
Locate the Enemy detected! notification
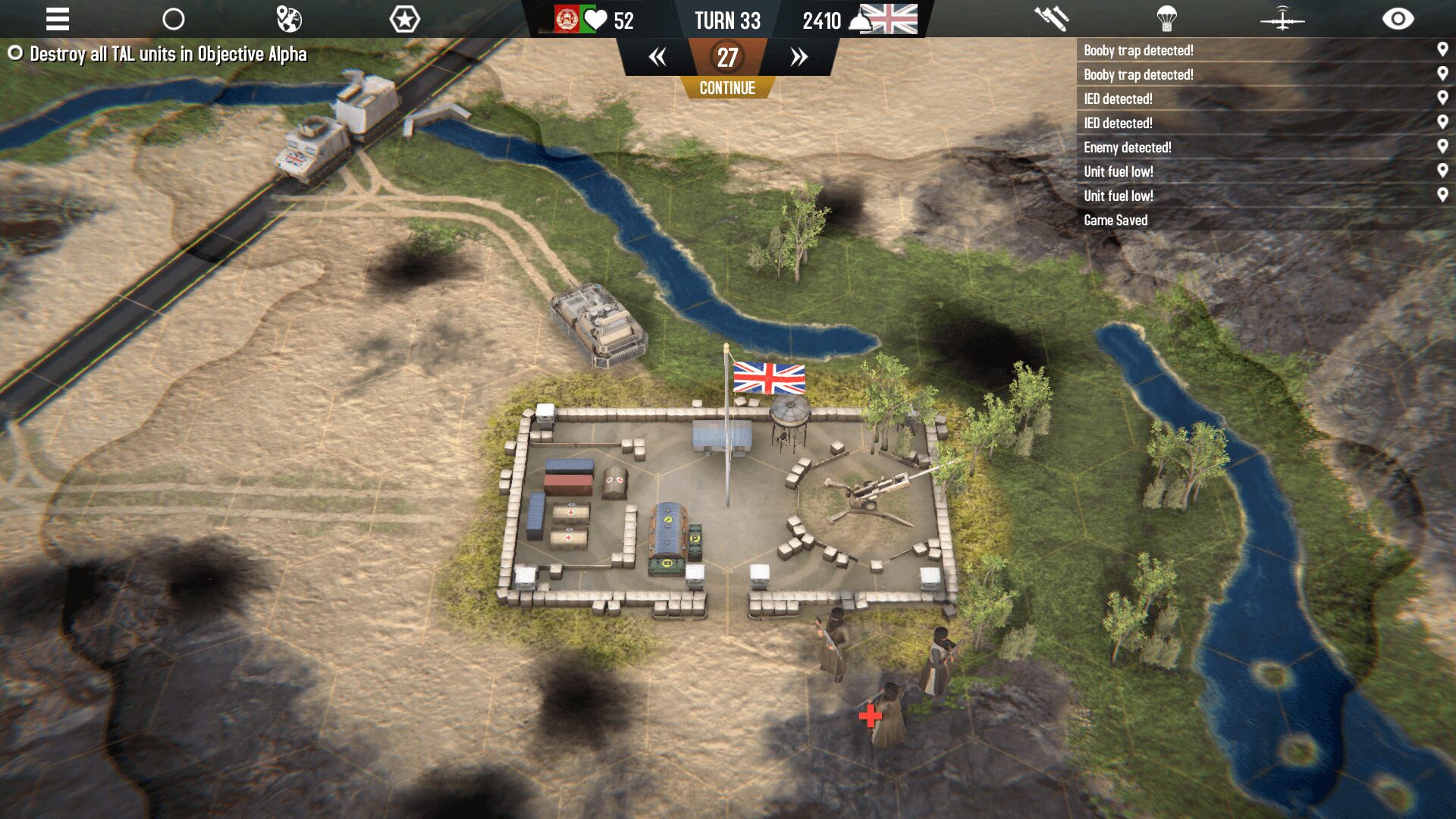click(x=1127, y=147)
